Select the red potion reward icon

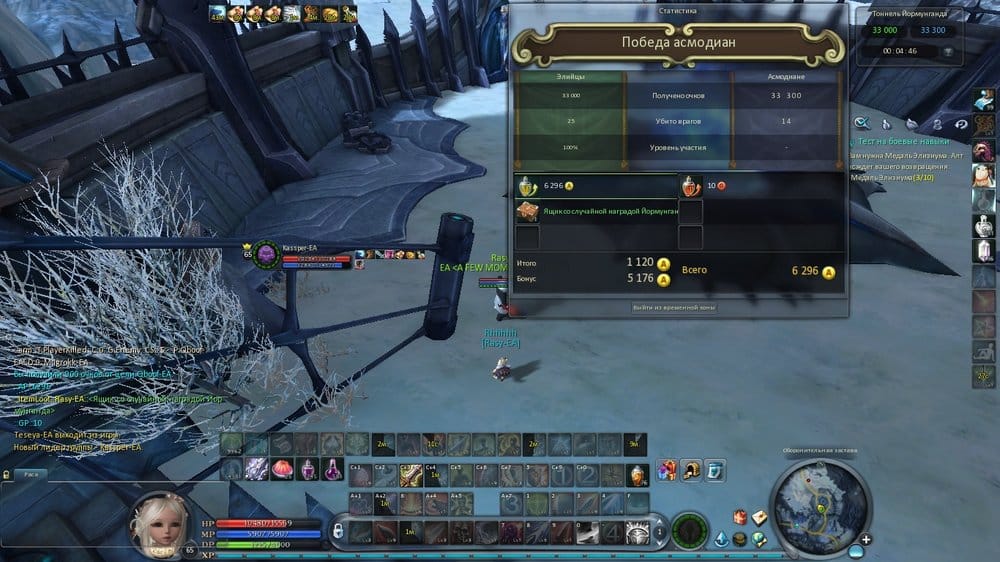691,186
